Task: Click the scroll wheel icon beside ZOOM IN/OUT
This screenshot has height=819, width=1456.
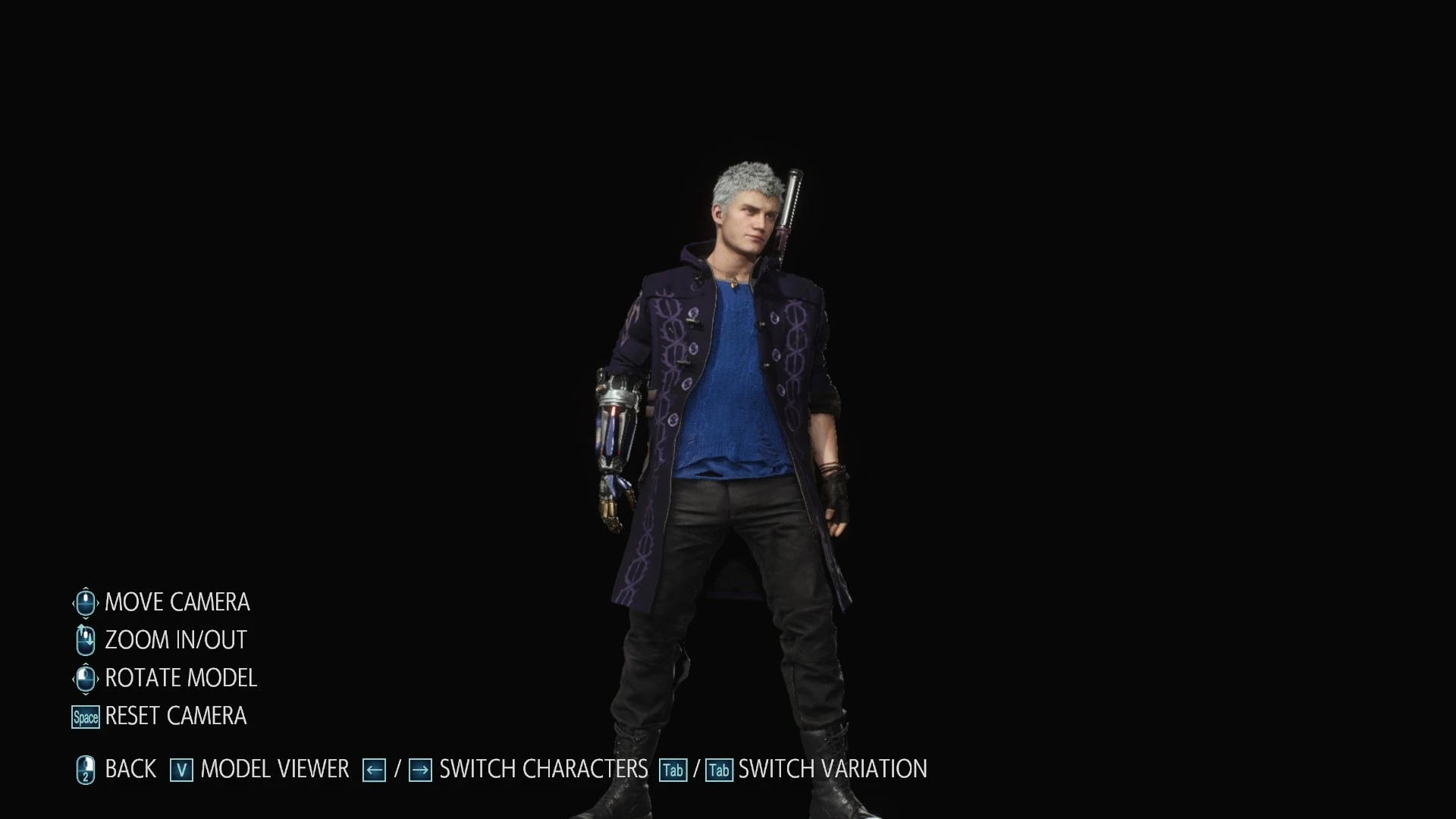Action: click(84, 639)
